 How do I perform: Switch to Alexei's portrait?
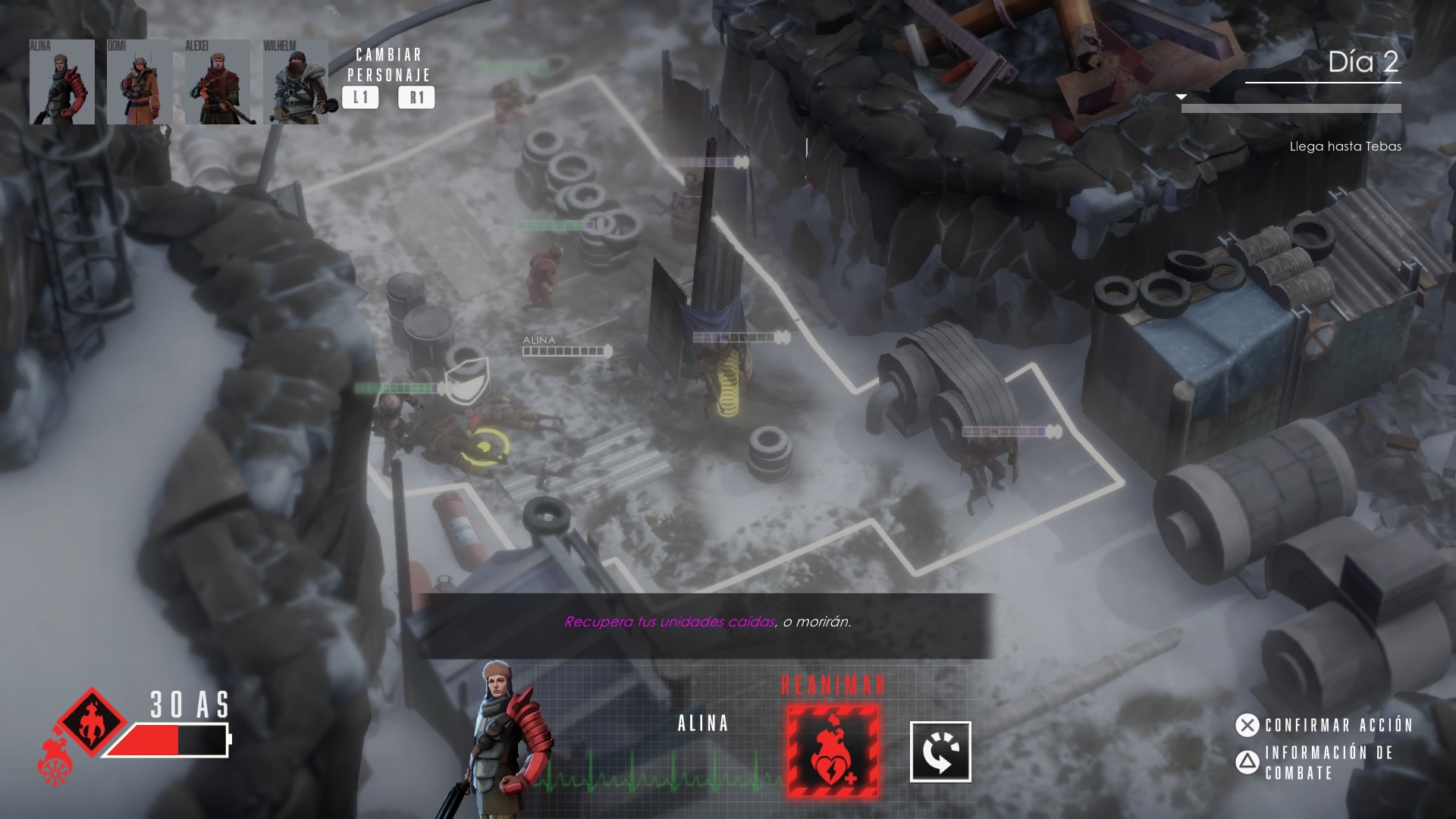(218, 82)
